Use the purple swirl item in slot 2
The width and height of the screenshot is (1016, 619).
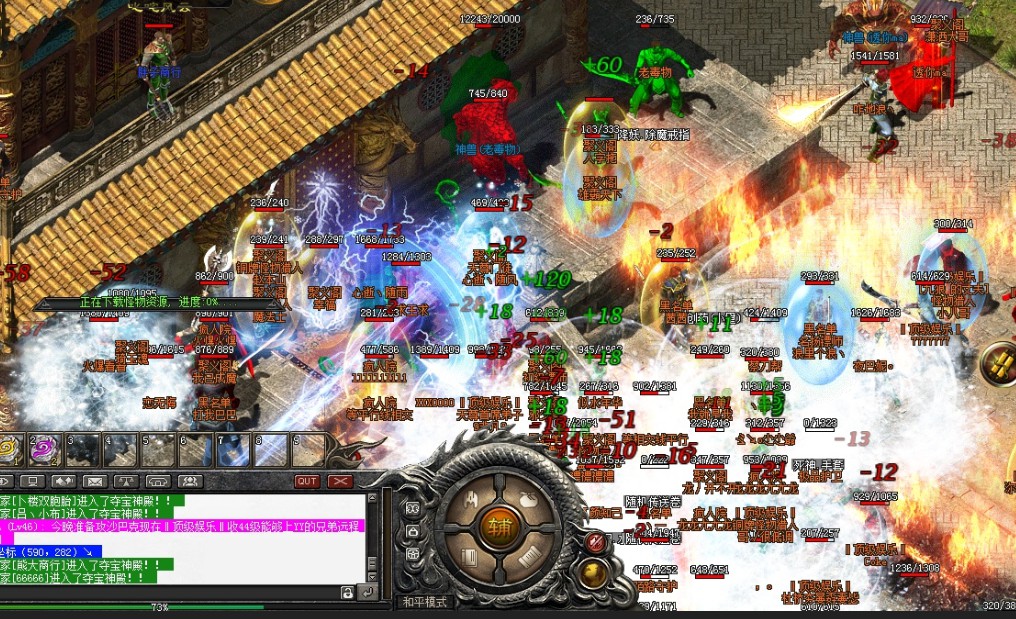coord(45,450)
